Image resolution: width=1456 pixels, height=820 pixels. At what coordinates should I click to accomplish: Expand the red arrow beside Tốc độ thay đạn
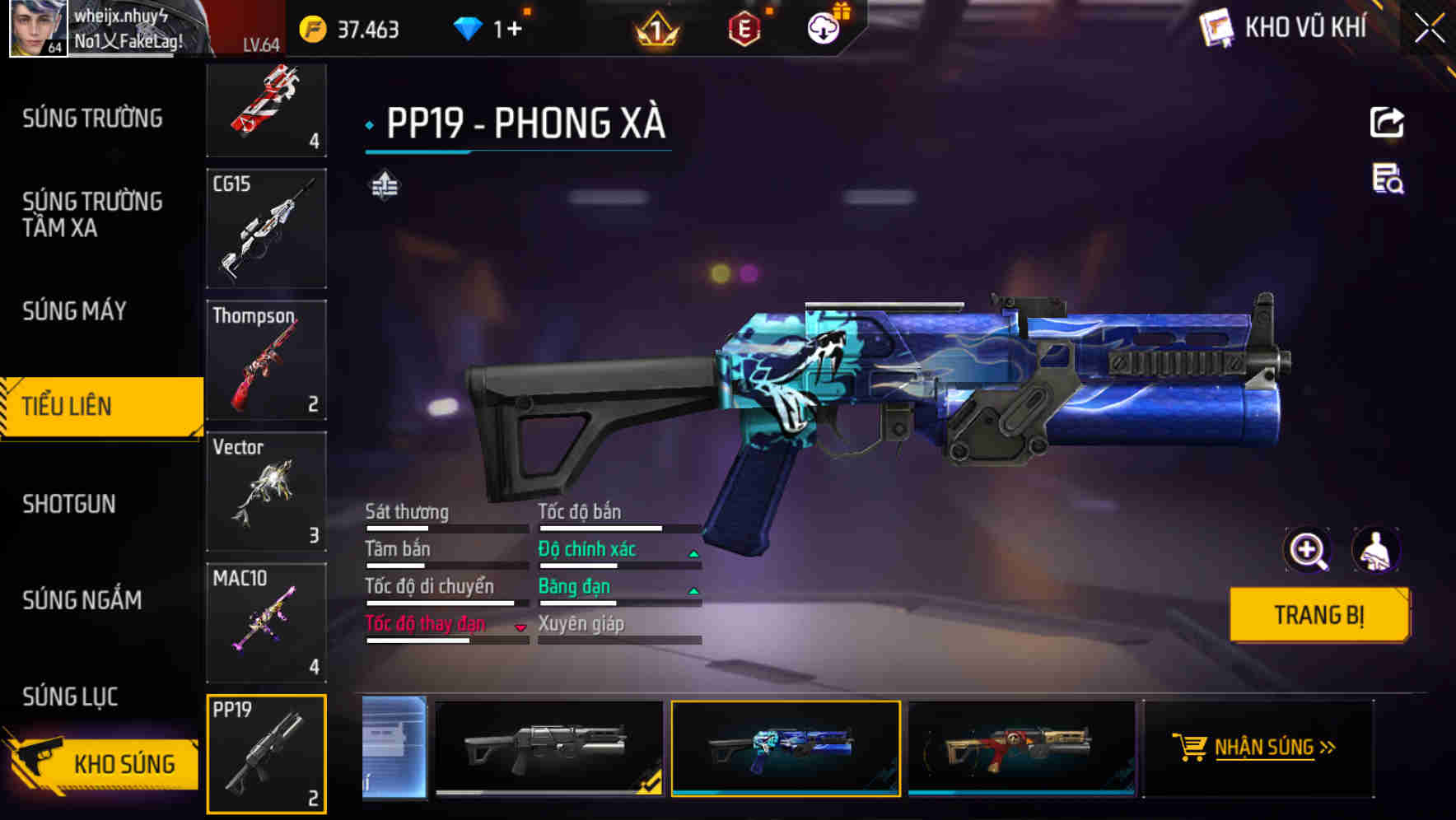click(519, 627)
